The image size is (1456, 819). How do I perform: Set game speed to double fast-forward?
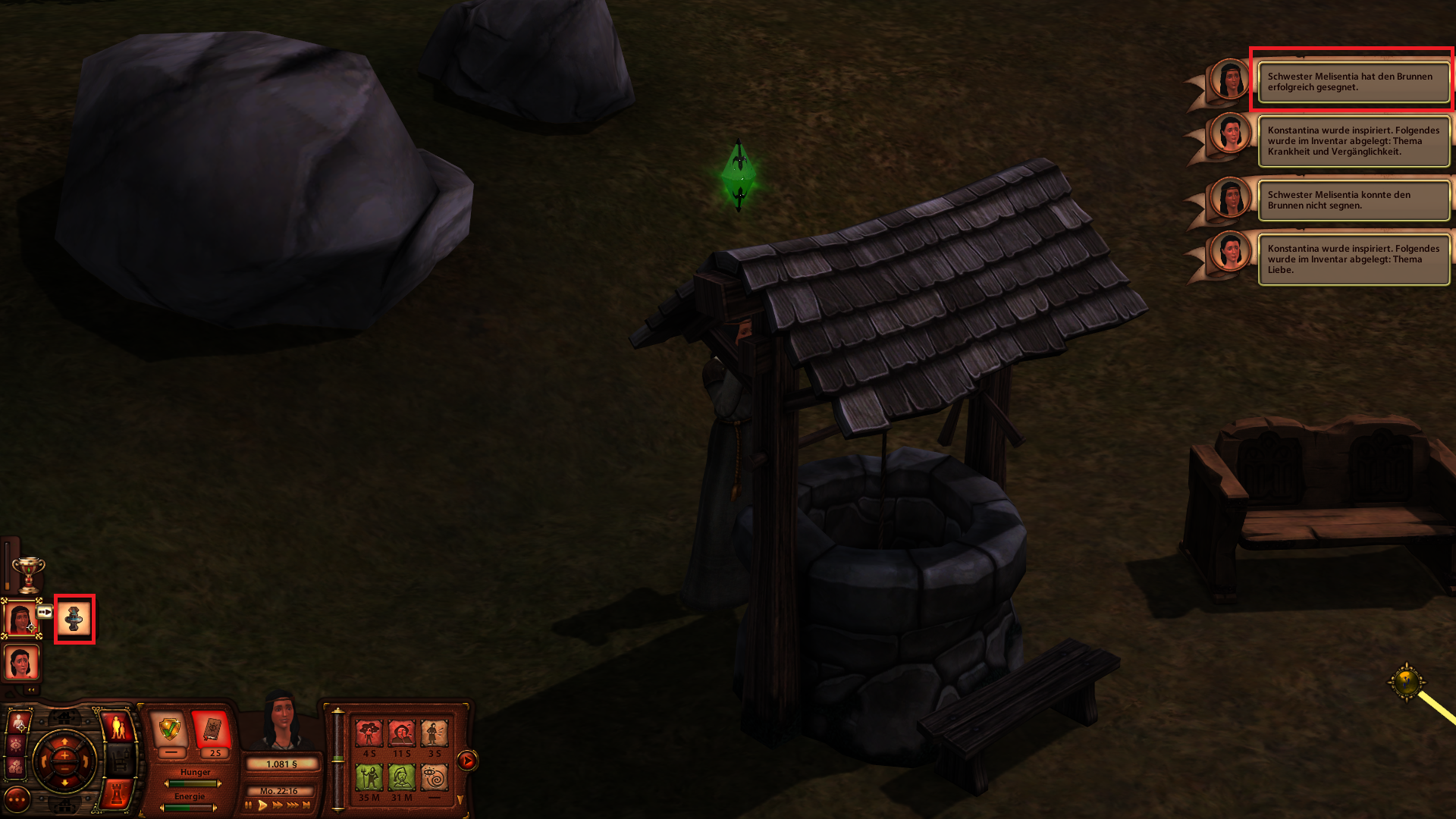point(278,805)
